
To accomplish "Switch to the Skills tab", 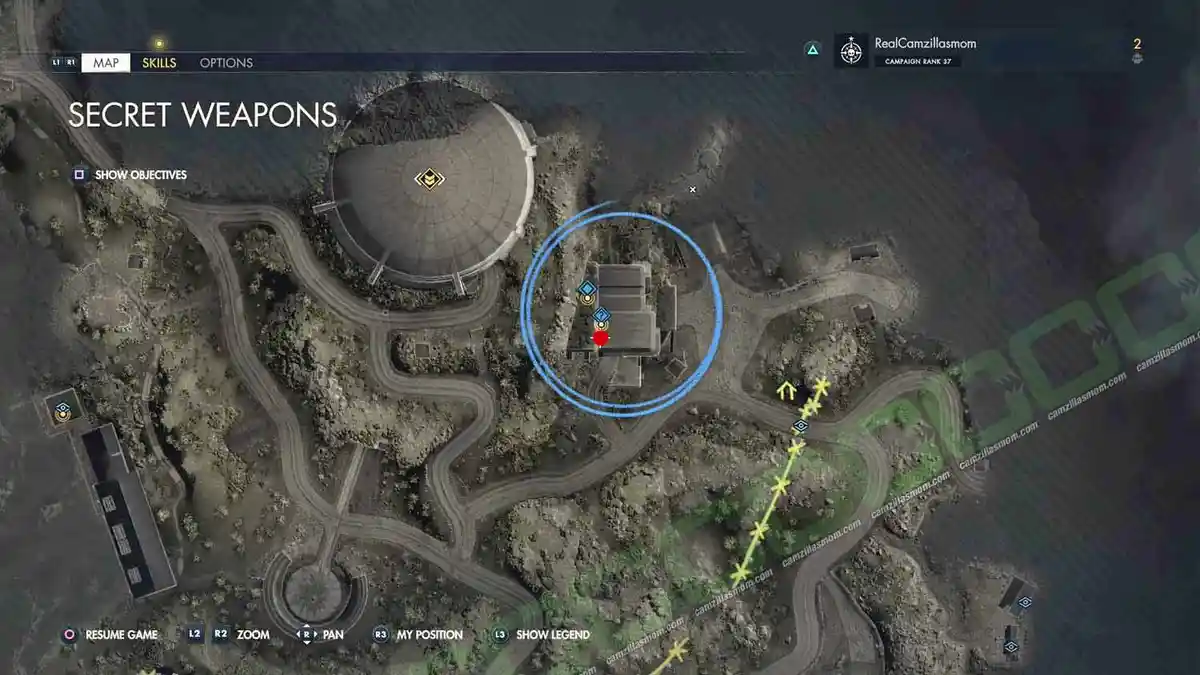I will pyautogui.click(x=159, y=63).
